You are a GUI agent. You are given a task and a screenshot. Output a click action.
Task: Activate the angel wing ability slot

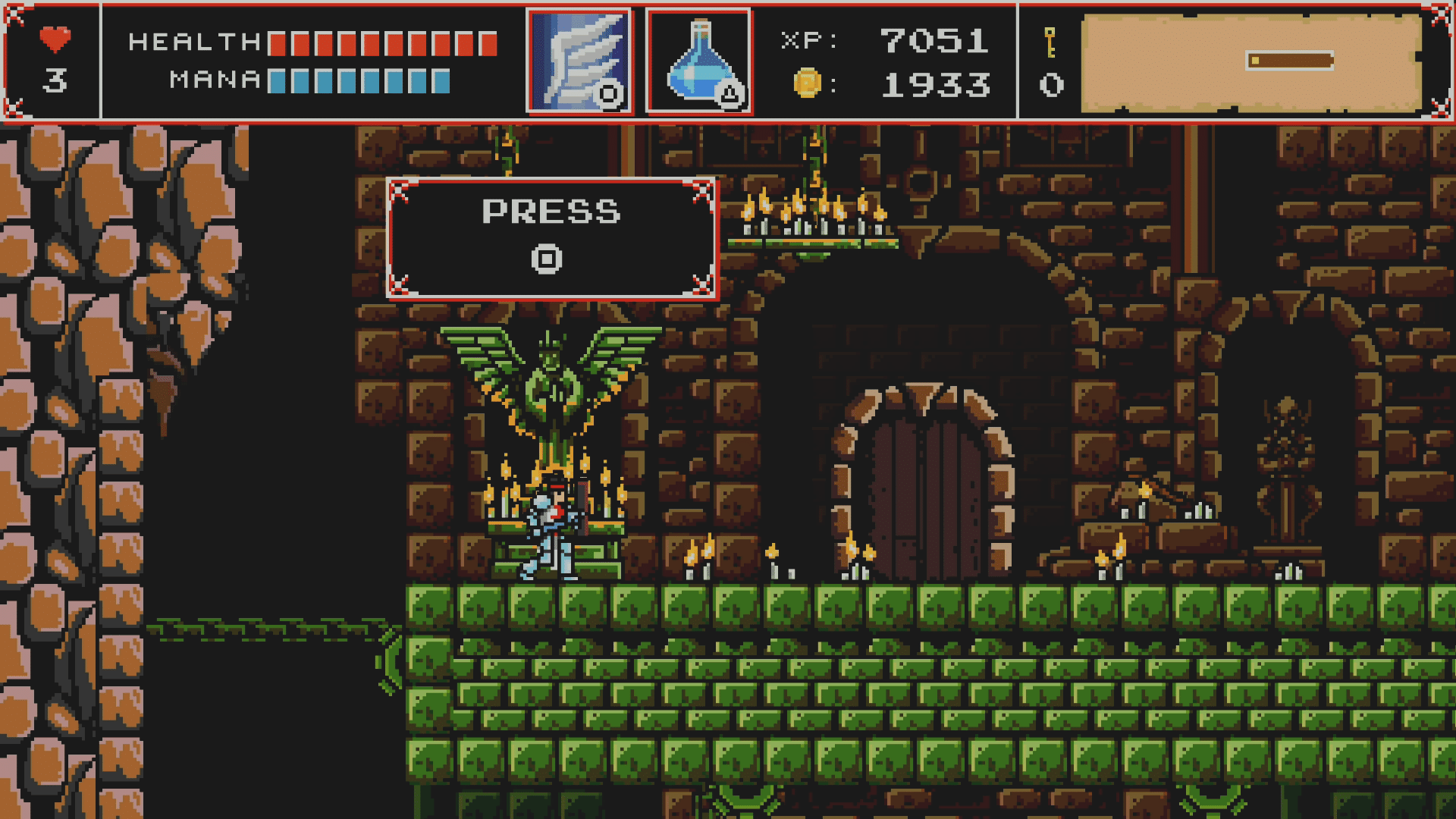(x=579, y=61)
